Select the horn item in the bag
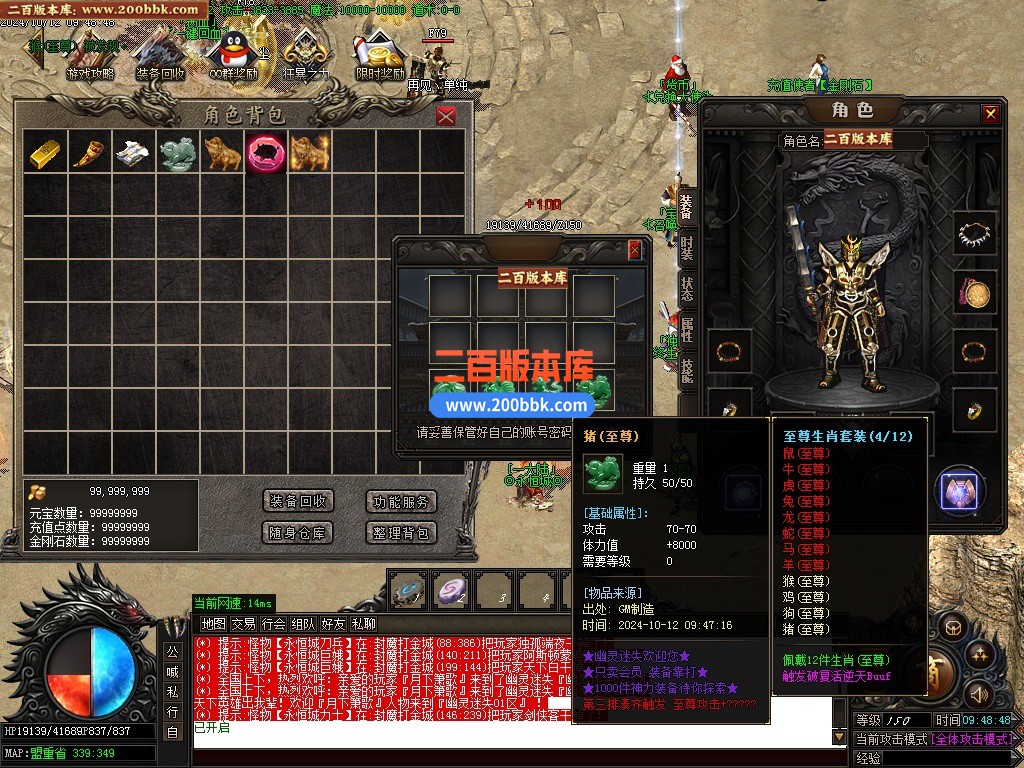Screen dimensions: 1024x768 tap(89, 152)
